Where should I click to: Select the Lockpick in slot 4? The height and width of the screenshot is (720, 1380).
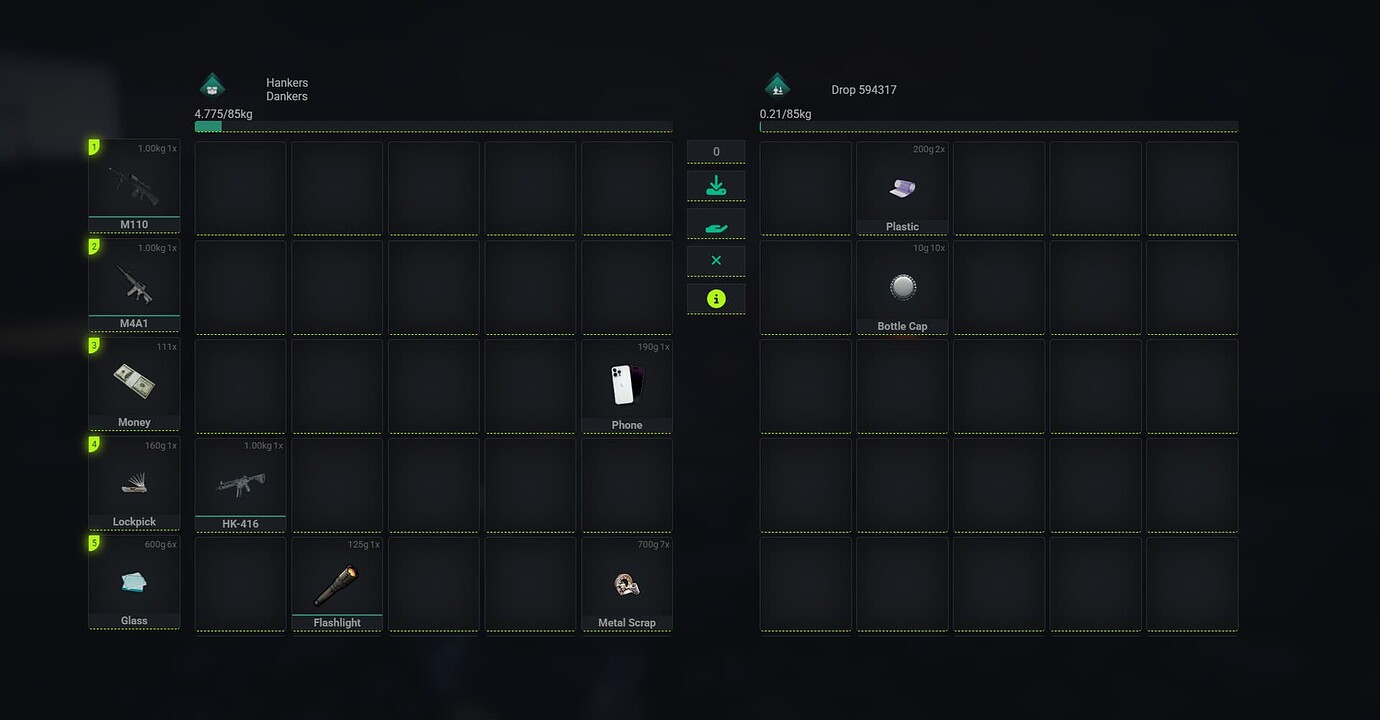[x=134, y=483]
